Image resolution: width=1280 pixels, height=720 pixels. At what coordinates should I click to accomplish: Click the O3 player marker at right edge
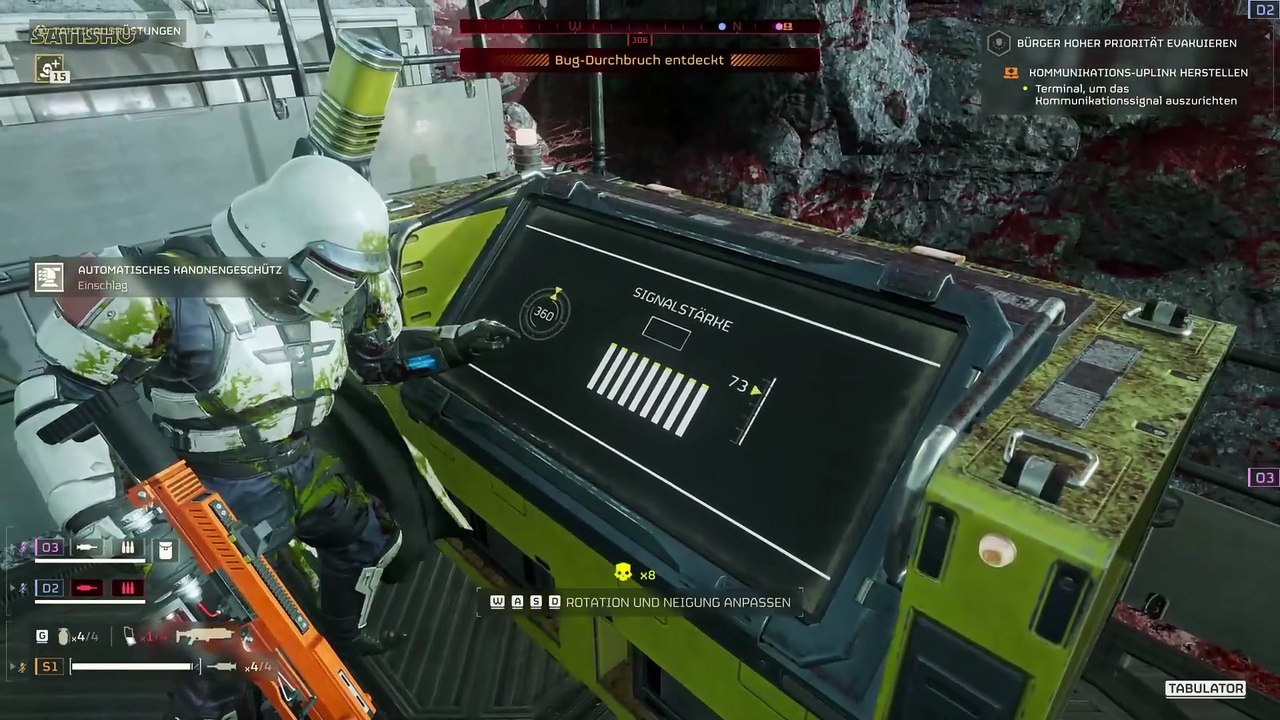[x=1264, y=478]
